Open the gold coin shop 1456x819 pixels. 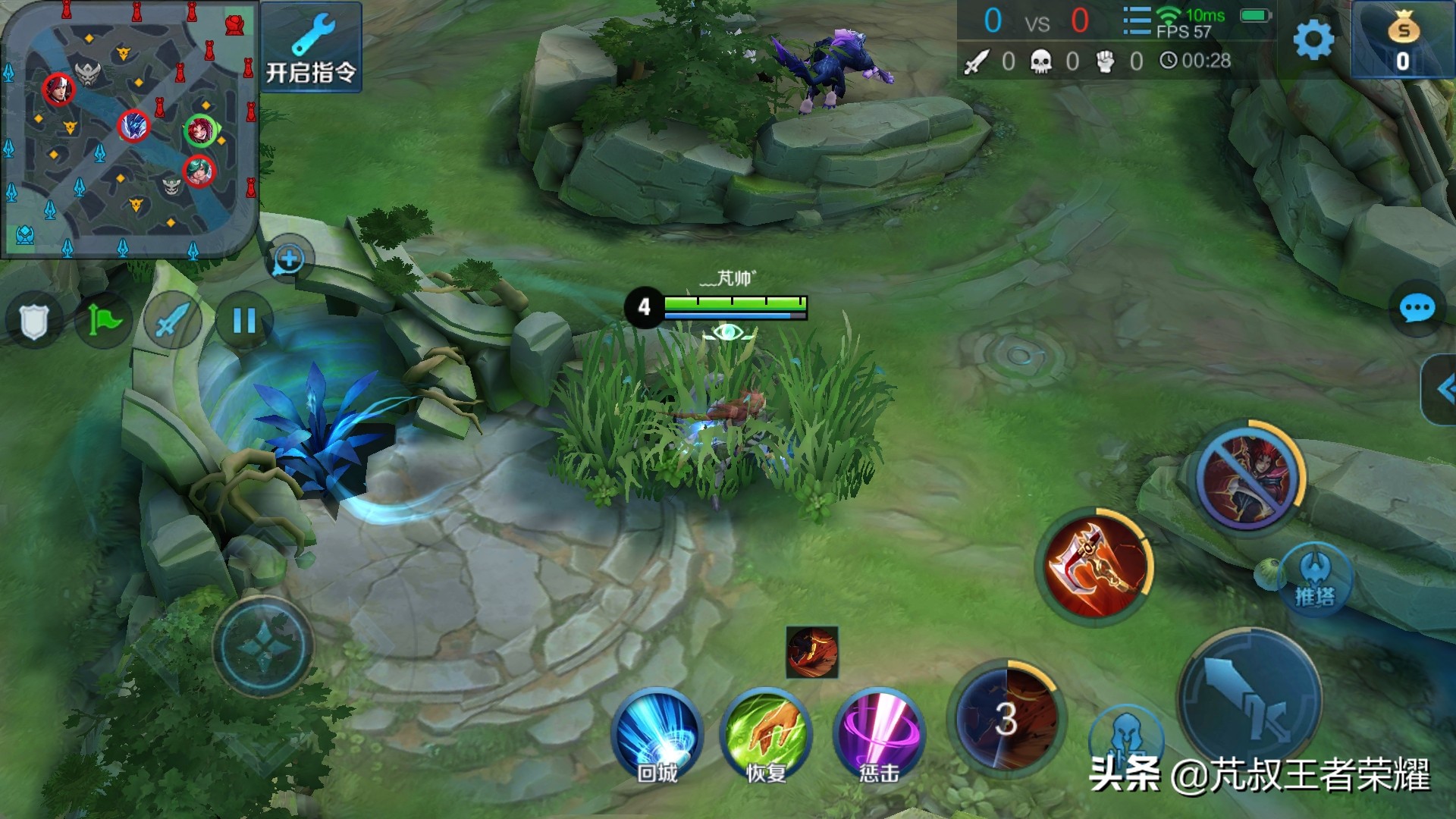(1402, 40)
